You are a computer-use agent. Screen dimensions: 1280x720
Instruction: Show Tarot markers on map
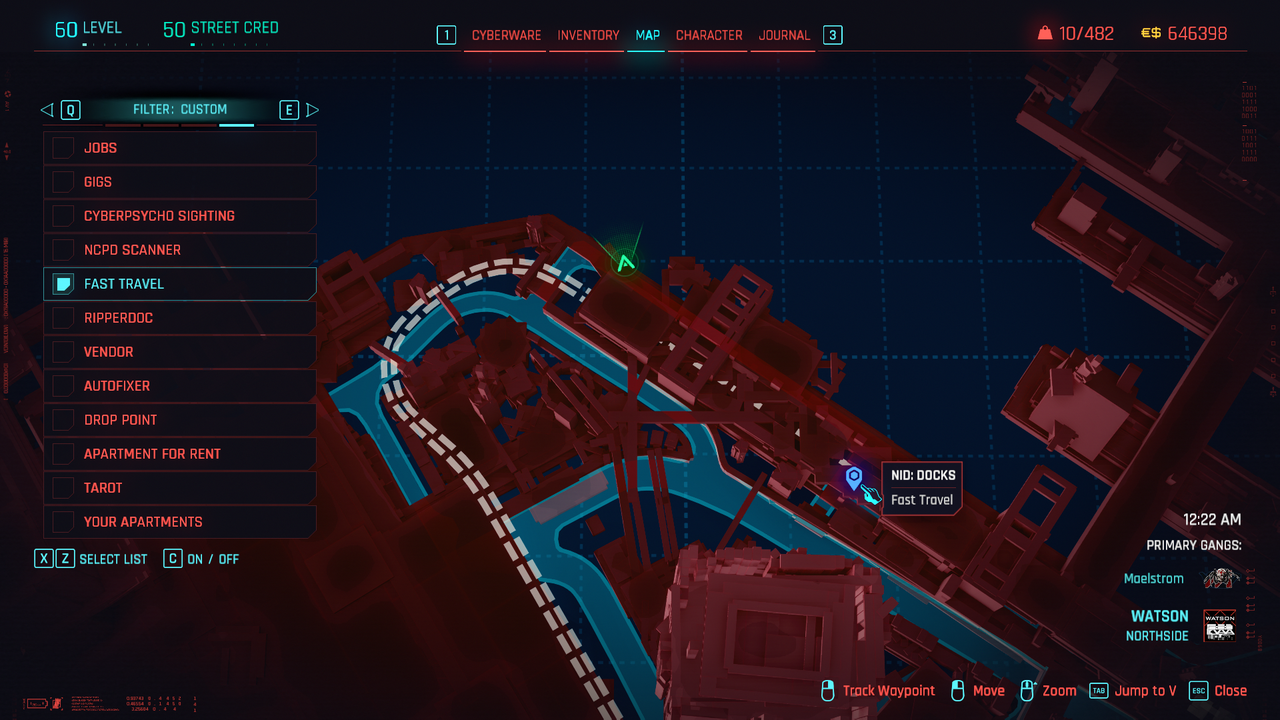[64, 488]
